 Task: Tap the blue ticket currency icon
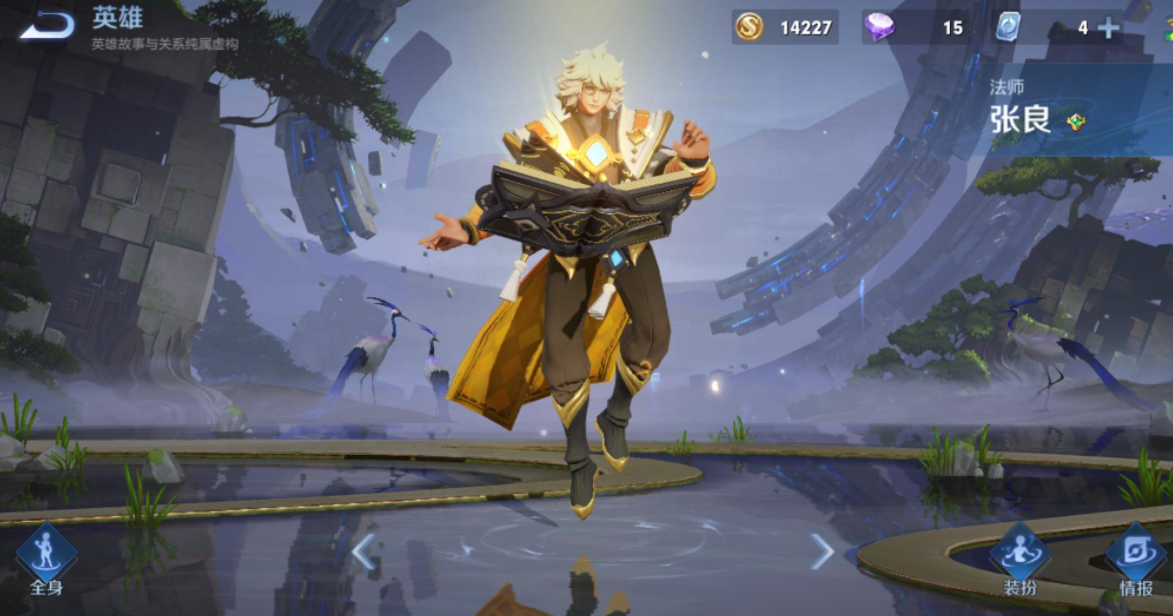(x=1007, y=27)
